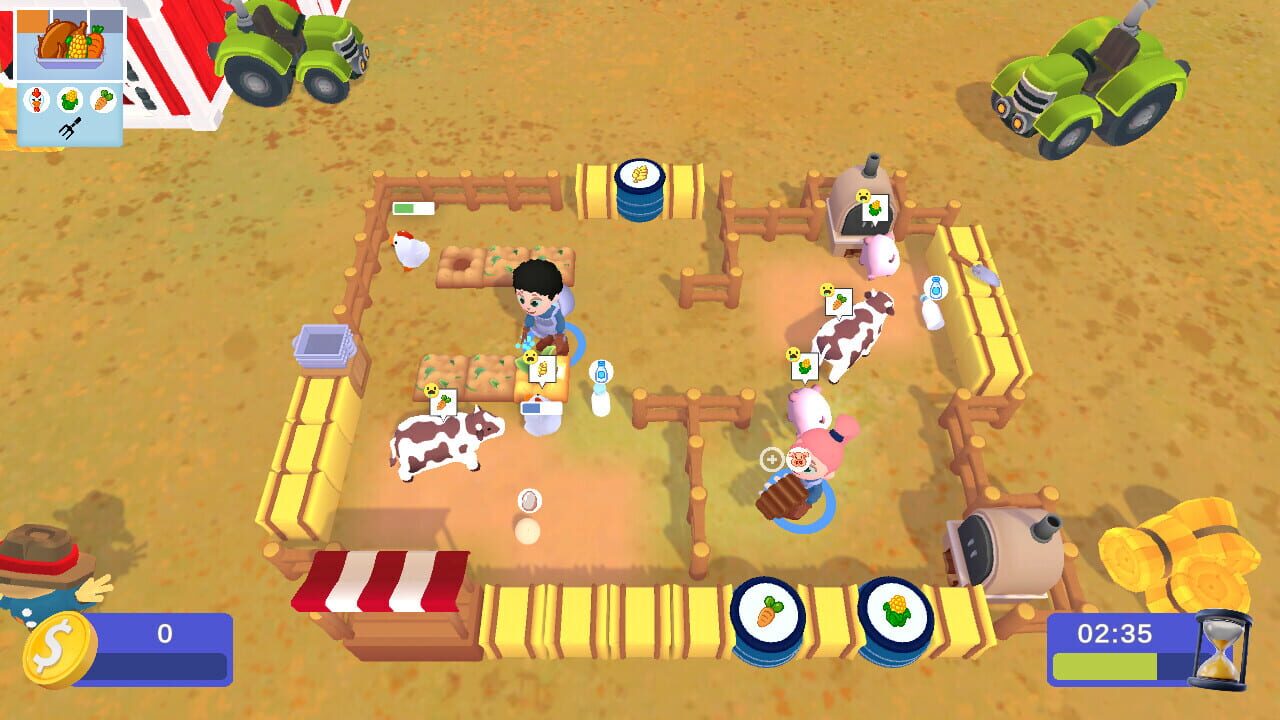Select the chicken ingredient icon on the recipe card
The height and width of the screenshot is (720, 1280).
[37, 100]
